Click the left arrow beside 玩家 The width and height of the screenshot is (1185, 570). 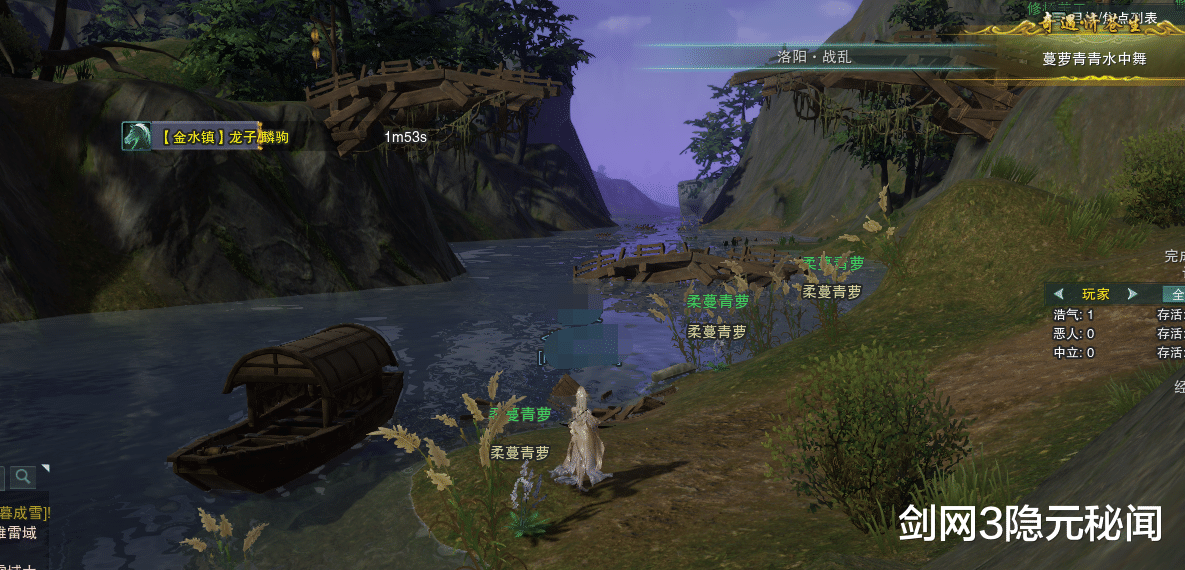point(1058,294)
